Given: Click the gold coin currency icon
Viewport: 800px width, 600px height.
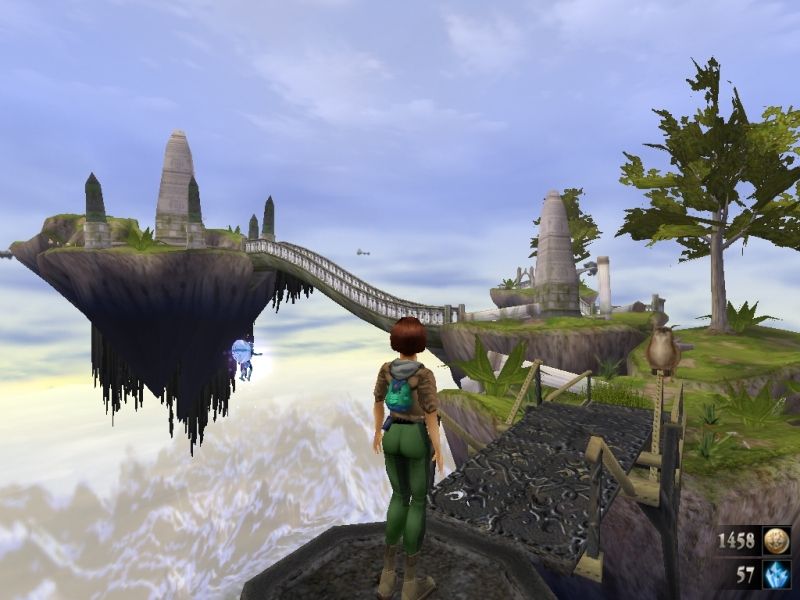Looking at the screenshot, I should point(776,541).
